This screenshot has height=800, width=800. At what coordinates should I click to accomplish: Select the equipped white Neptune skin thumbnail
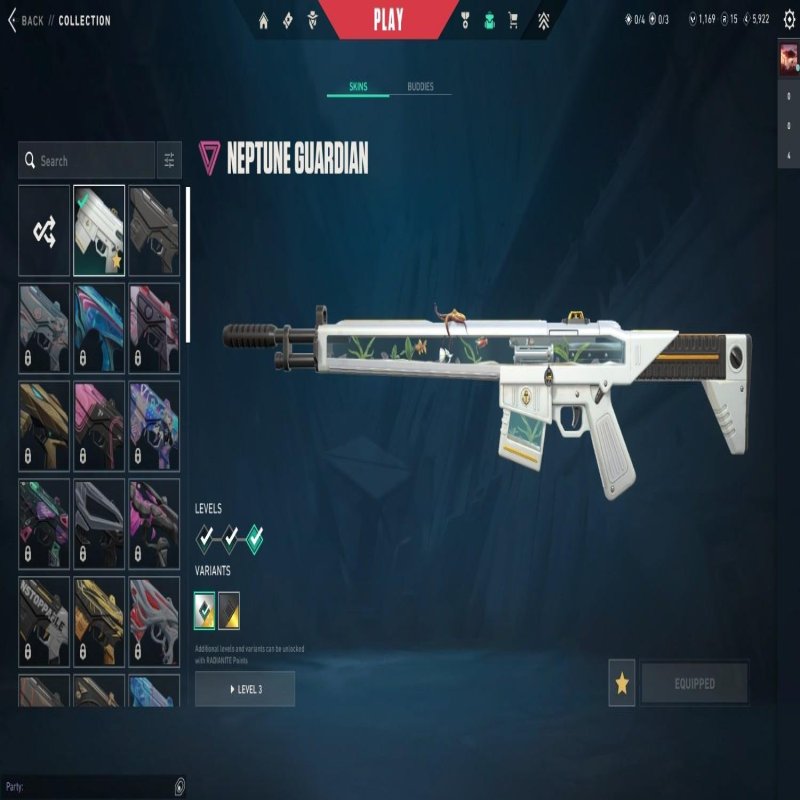[x=99, y=231]
